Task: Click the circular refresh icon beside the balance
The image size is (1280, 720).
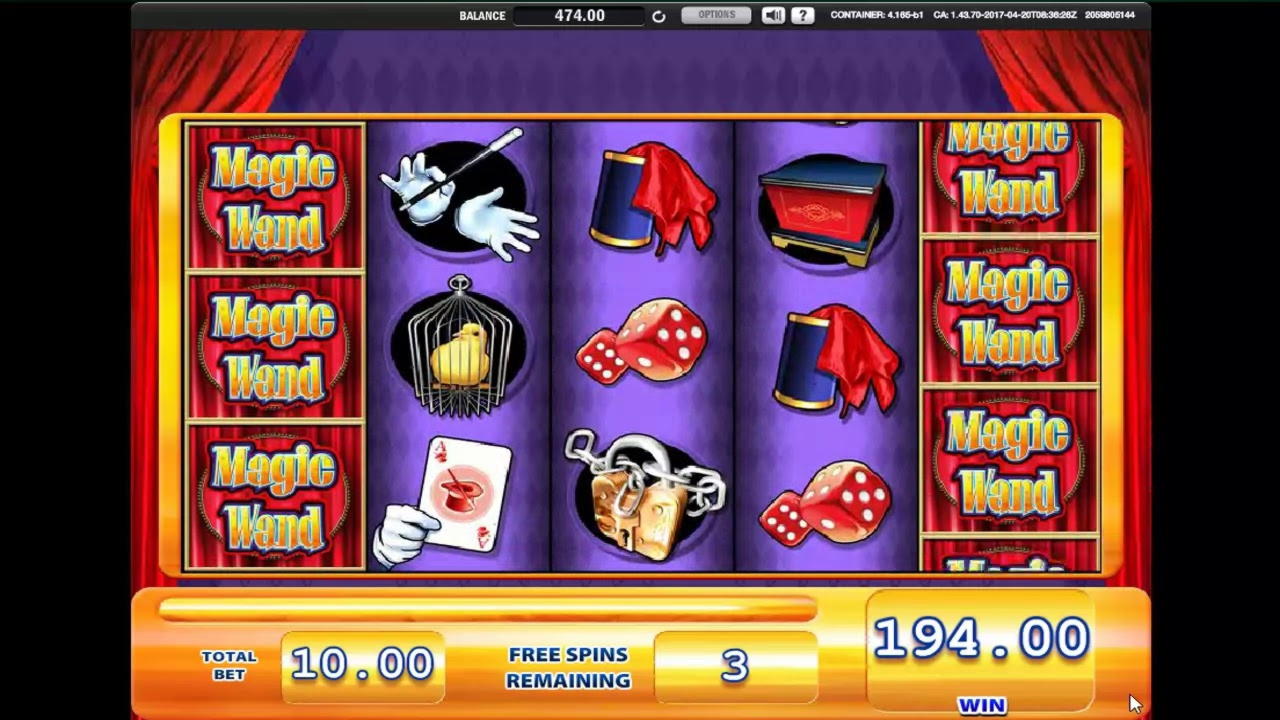Action: point(658,15)
